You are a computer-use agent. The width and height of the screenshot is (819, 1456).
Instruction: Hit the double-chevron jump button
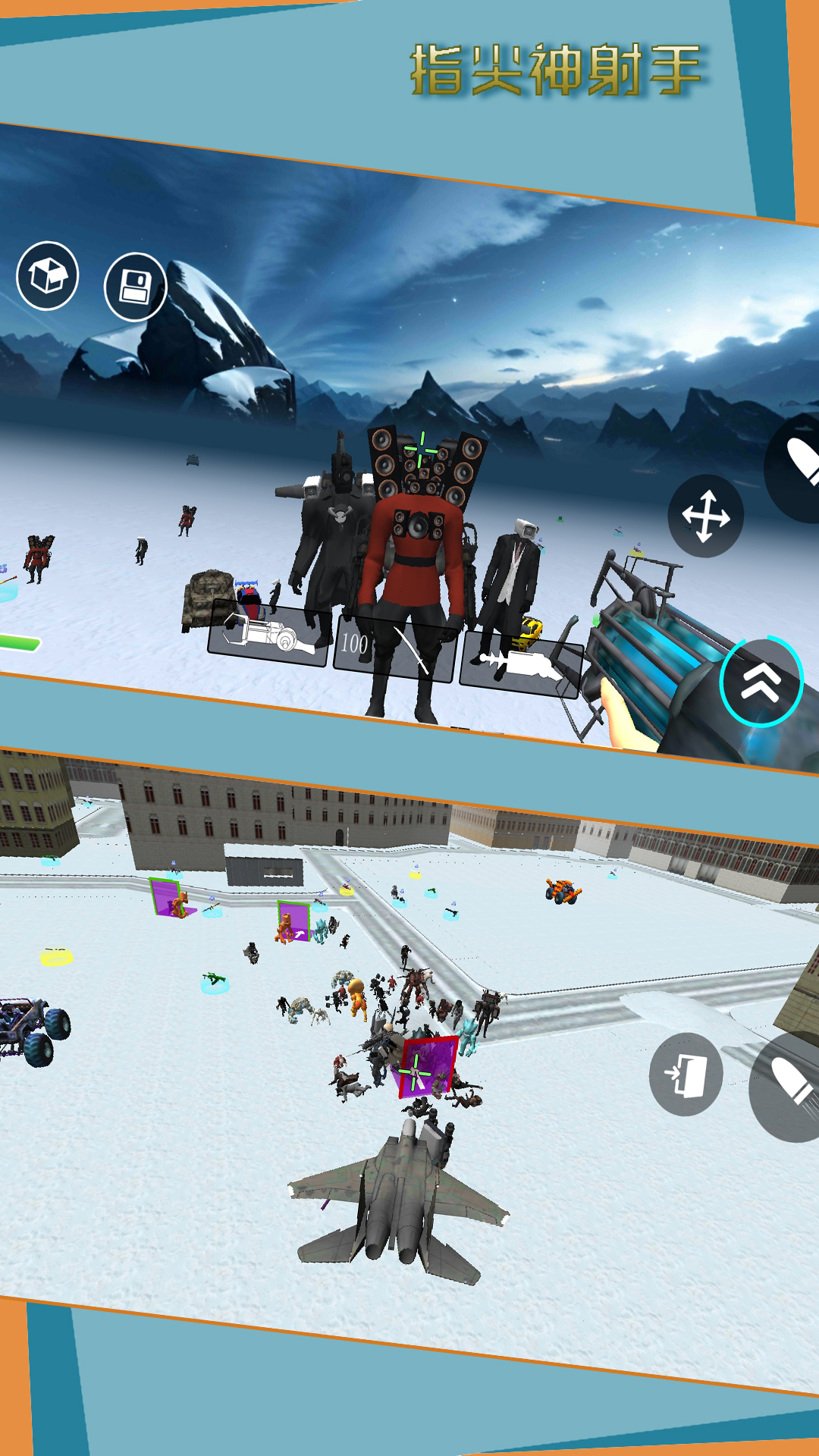pyautogui.click(x=761, y=681)
